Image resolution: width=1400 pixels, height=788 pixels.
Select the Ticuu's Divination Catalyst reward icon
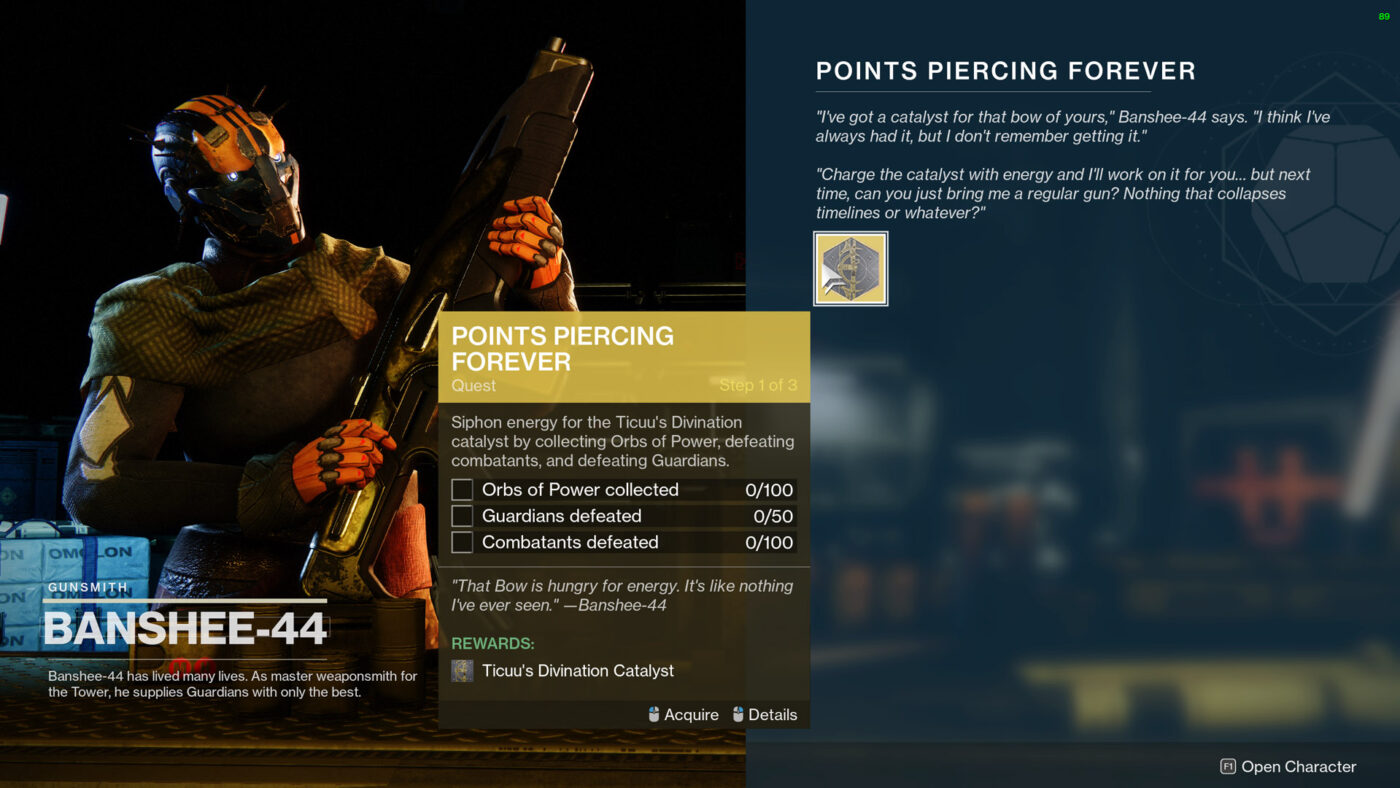tap(461, 670)
